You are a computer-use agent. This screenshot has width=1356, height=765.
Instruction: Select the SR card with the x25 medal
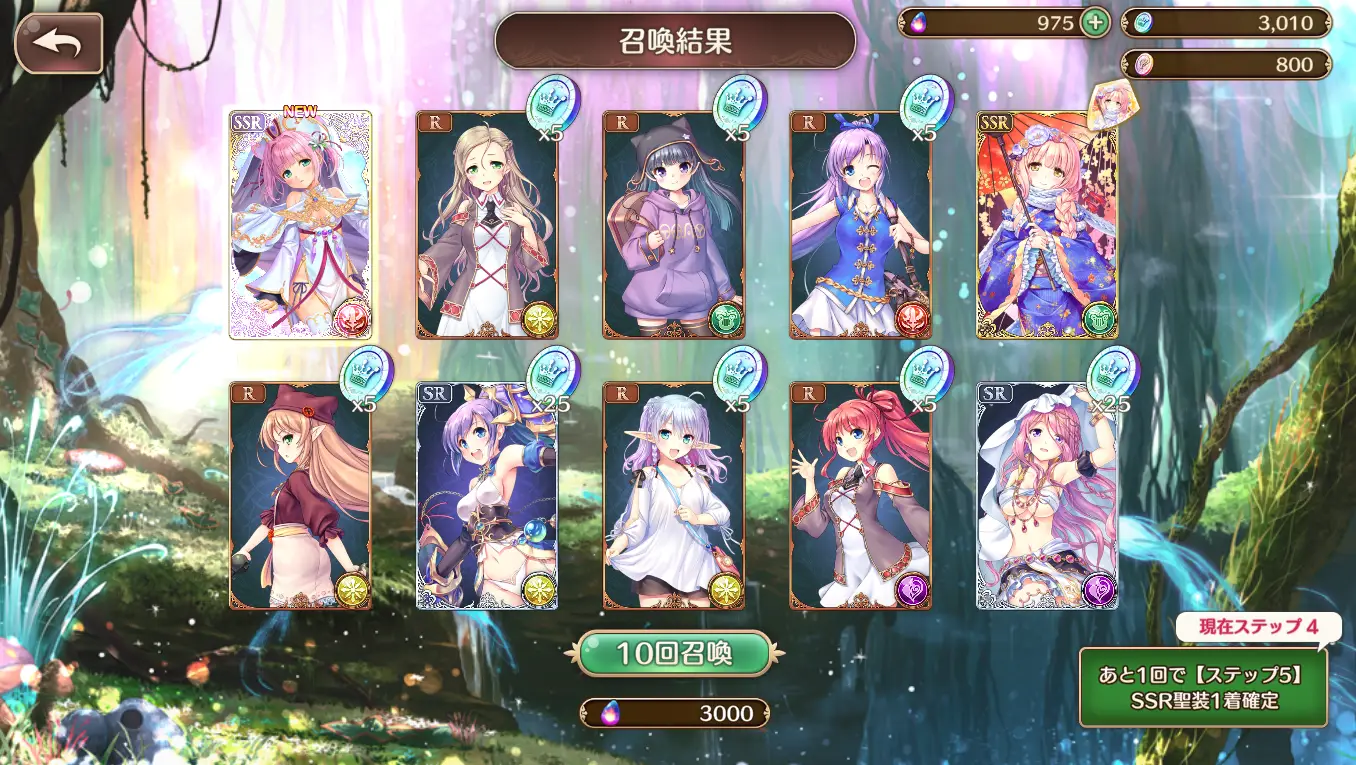coord(486,495)
